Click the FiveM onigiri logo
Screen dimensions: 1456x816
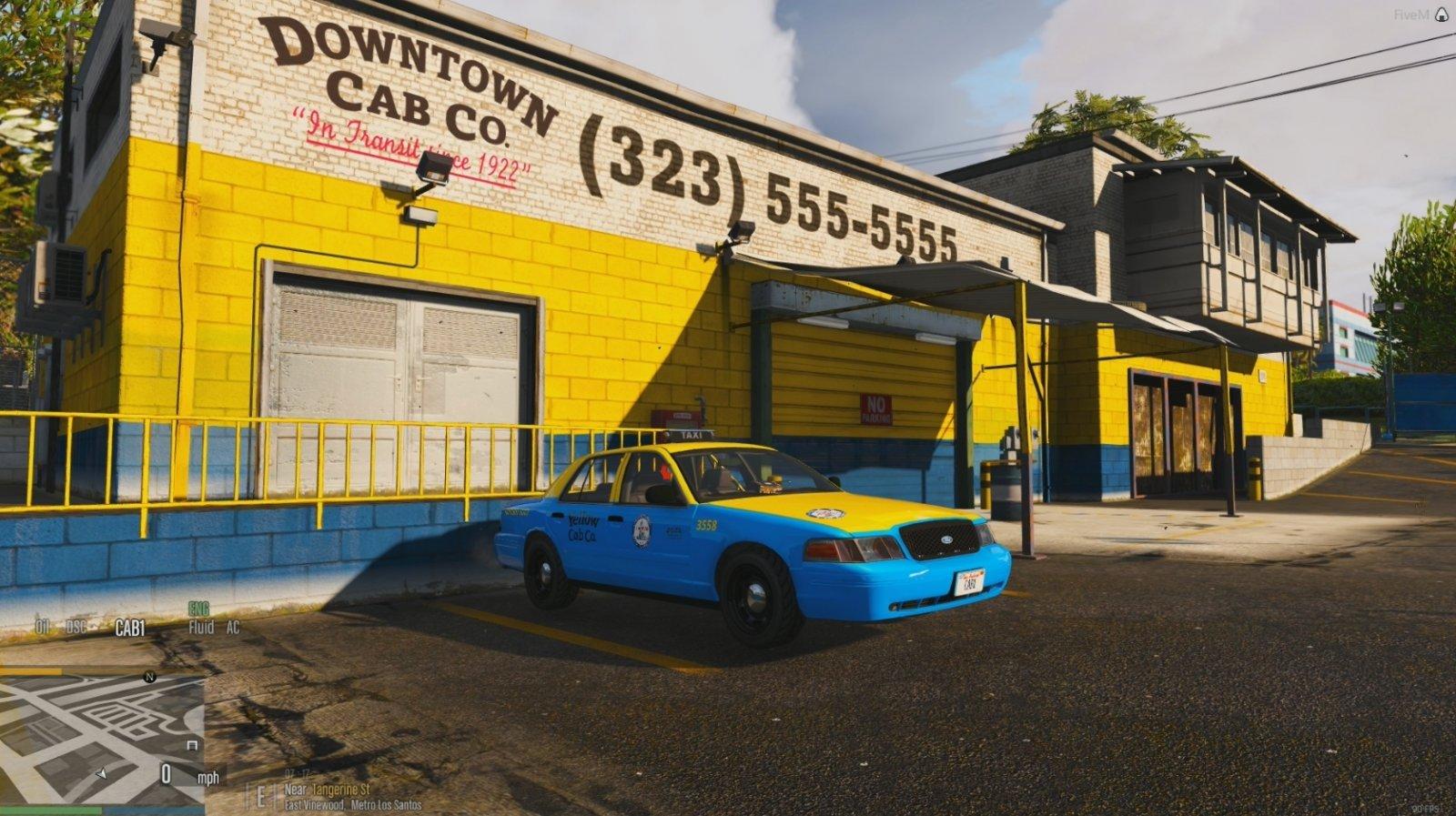point(1442,13)
